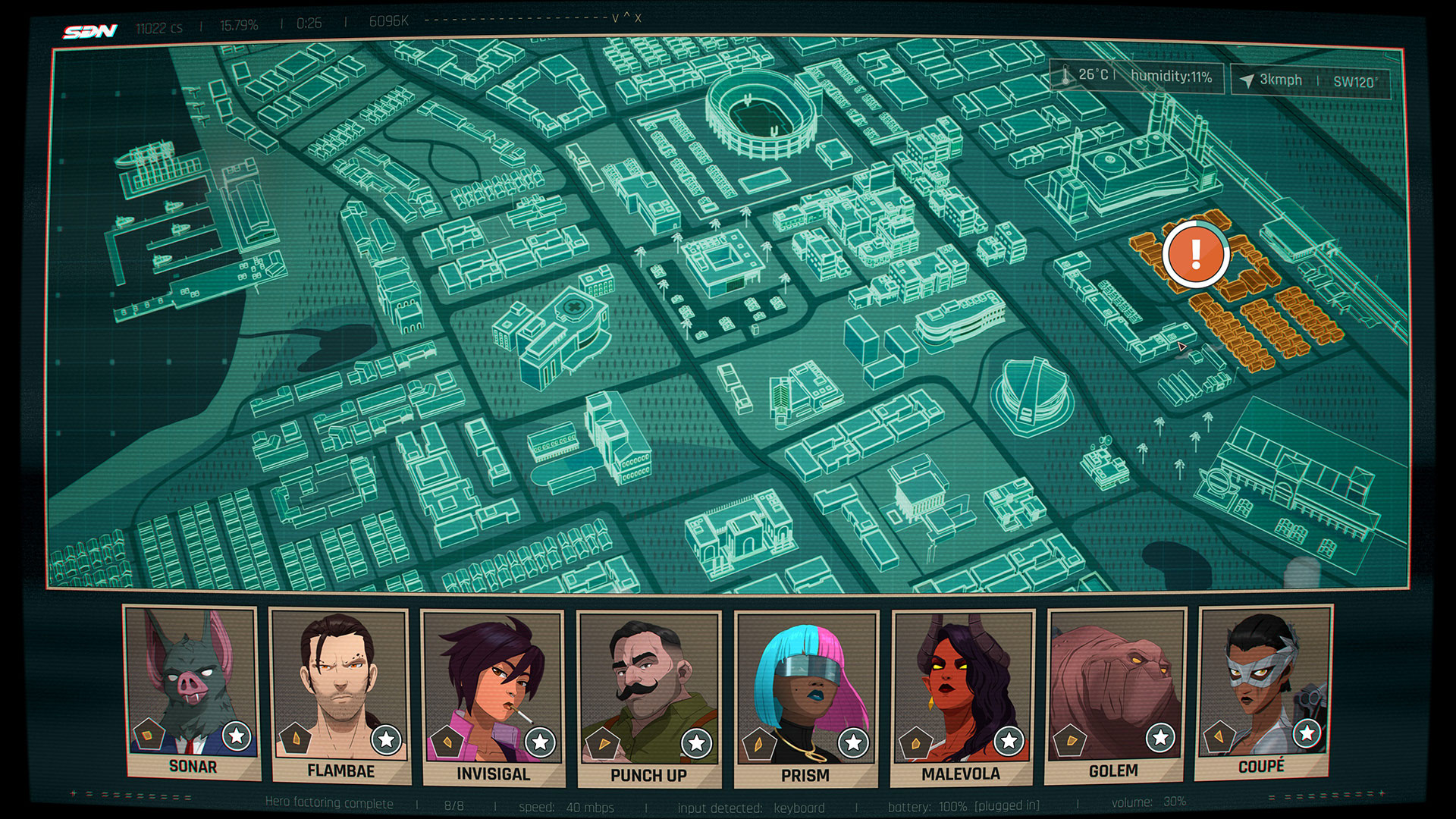Pick the Invisigal hero card
1456x819 pixels.
tap(493, 698)
